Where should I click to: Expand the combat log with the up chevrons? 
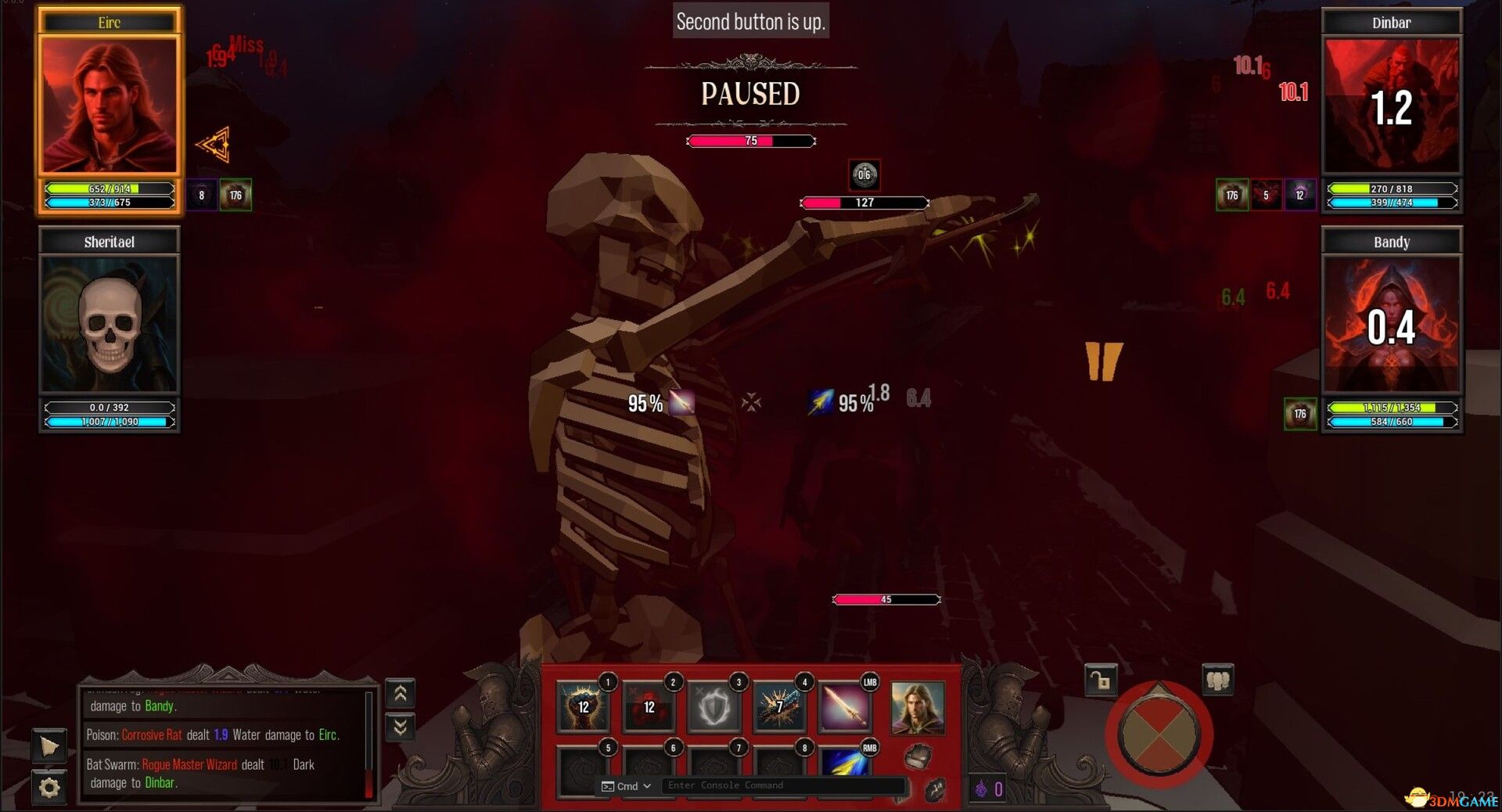point(400,693)
